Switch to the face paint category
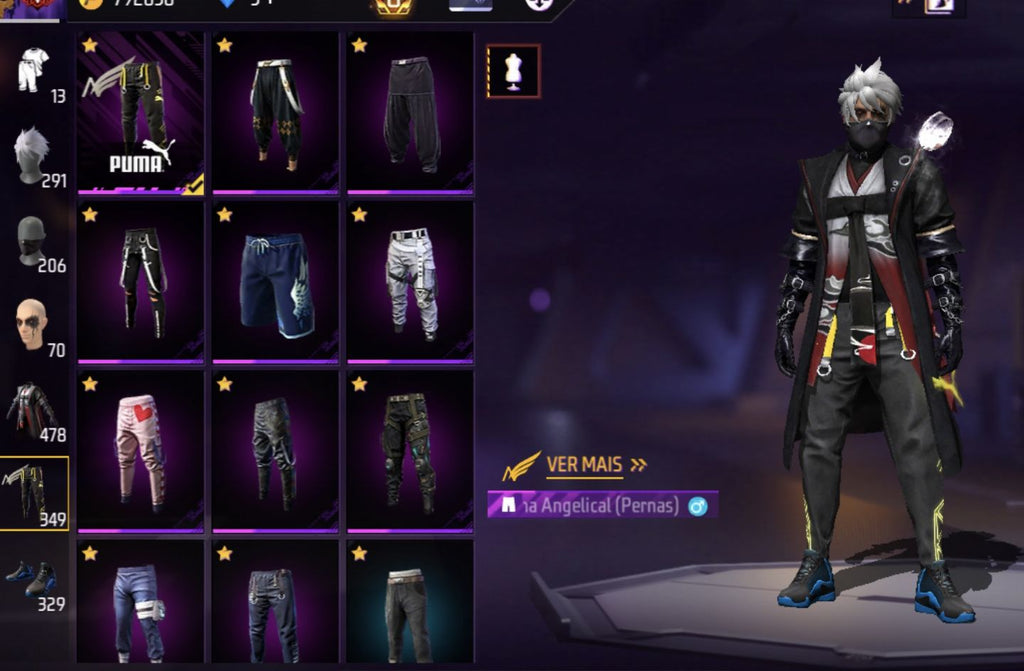This screenshot has width=1024, height=671. (35, 326)
